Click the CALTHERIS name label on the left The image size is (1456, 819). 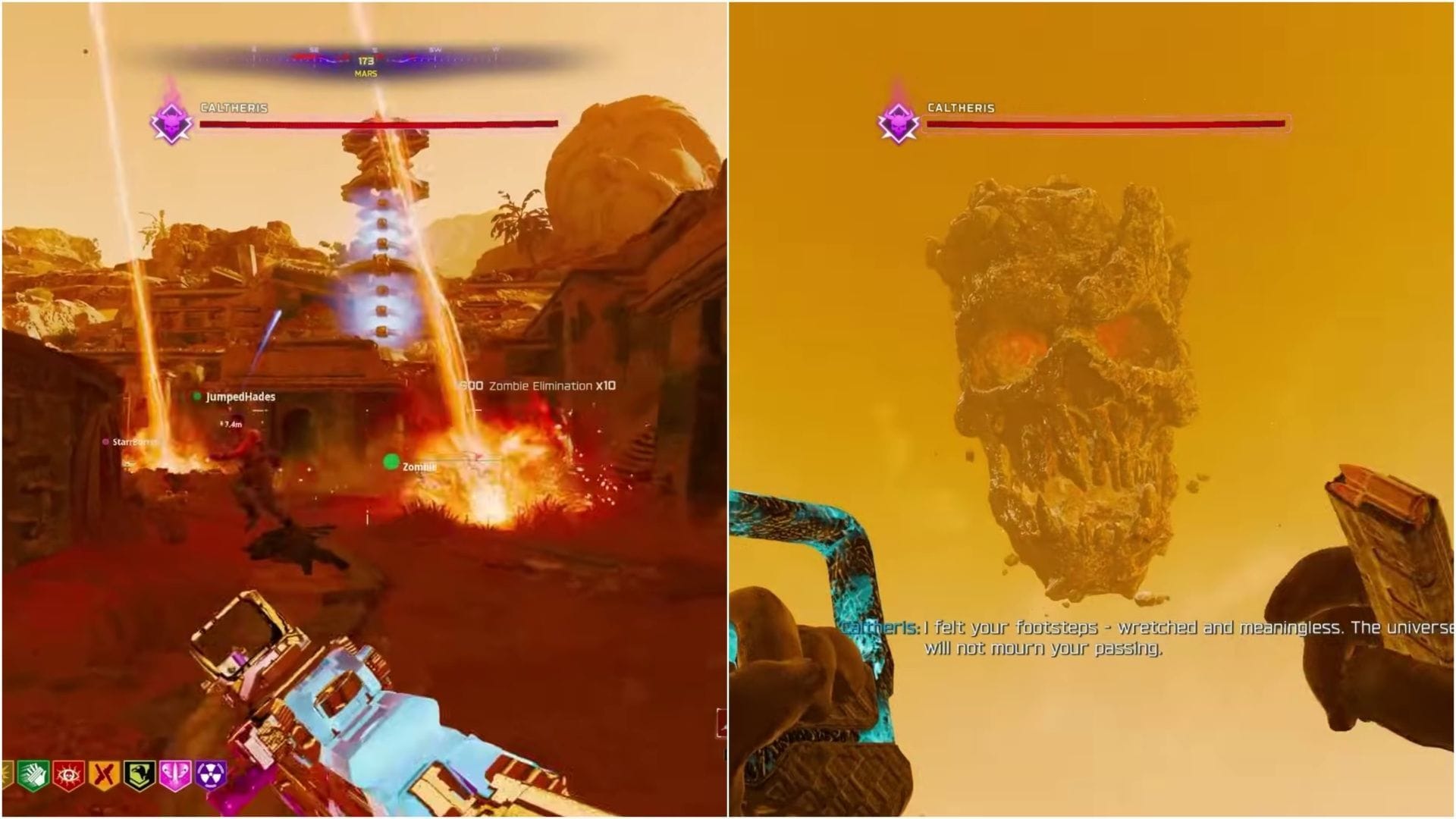click(233, 107)
